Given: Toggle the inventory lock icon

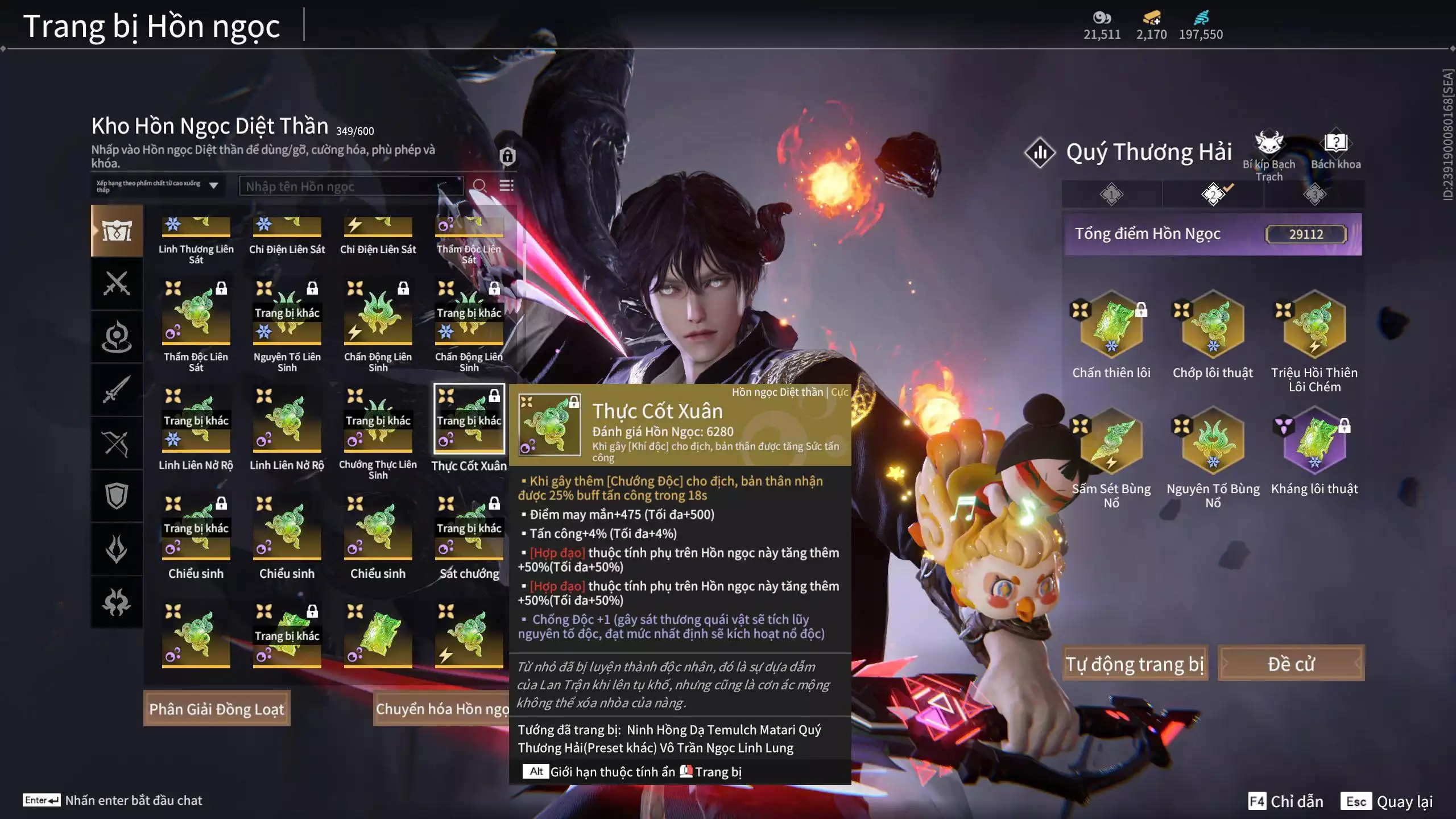Looking at the screenshot, I should pos(507,156).
